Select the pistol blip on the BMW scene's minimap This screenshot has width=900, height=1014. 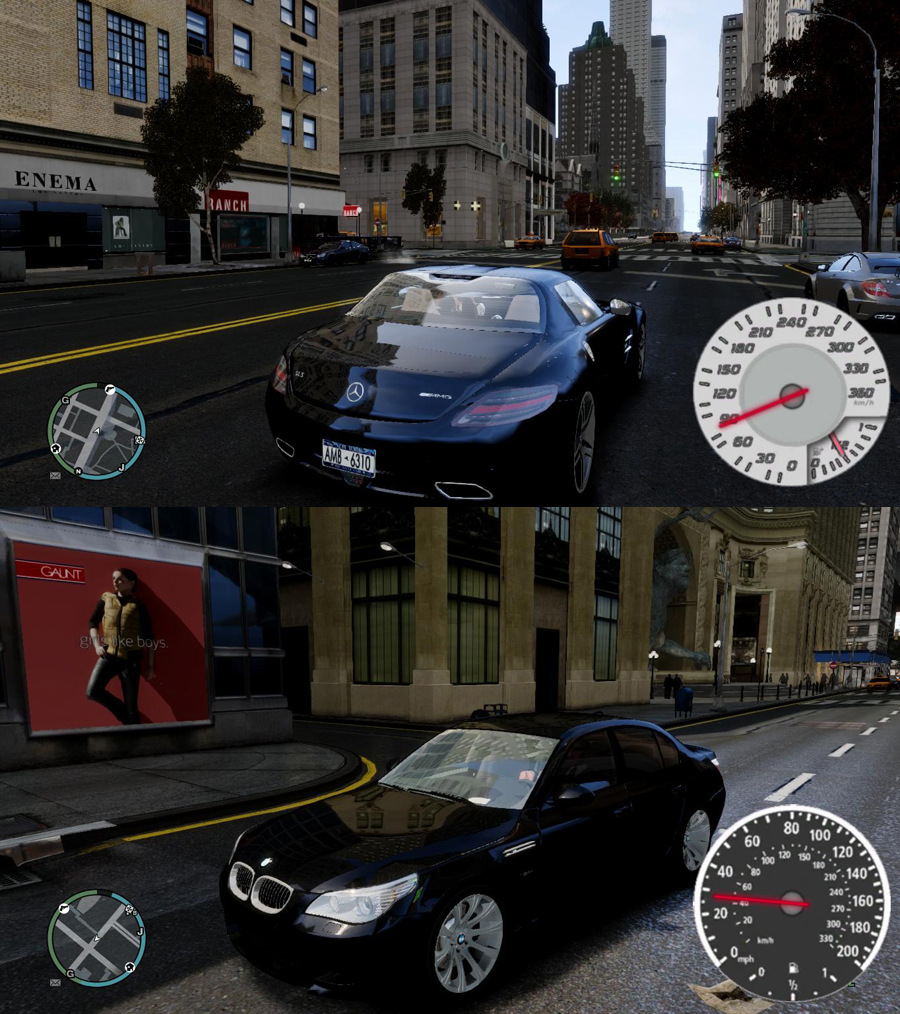[62, 908]
